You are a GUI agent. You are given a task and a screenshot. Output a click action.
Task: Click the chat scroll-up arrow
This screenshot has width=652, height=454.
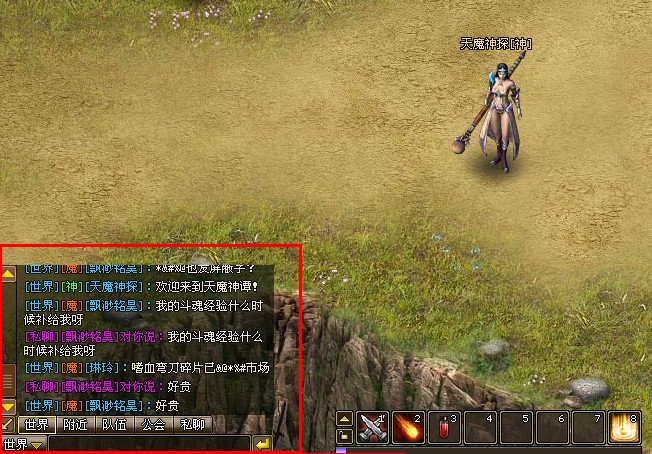tap(8, 272)
